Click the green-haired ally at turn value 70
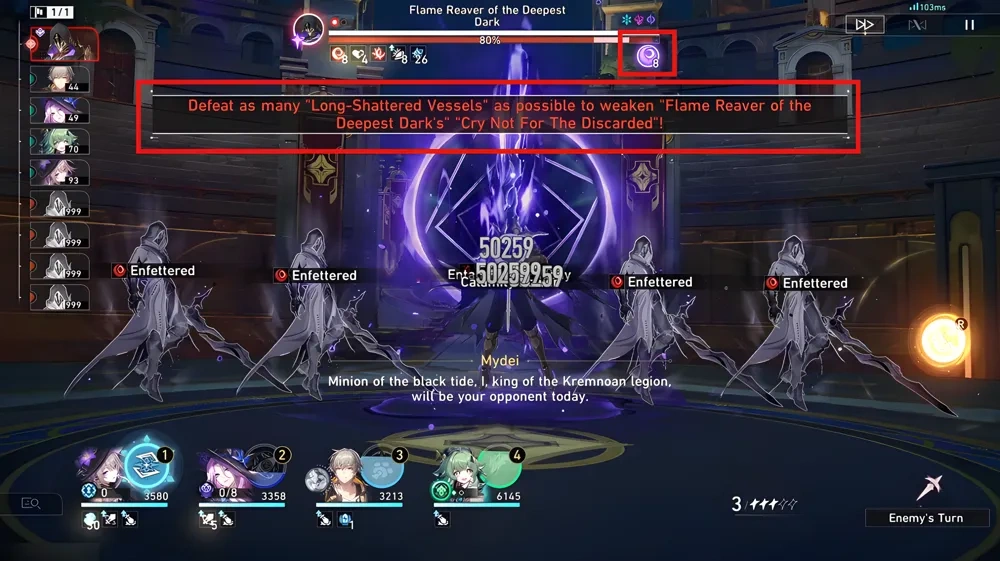Viewport: 1000px width, 561px height. point(66,142)
